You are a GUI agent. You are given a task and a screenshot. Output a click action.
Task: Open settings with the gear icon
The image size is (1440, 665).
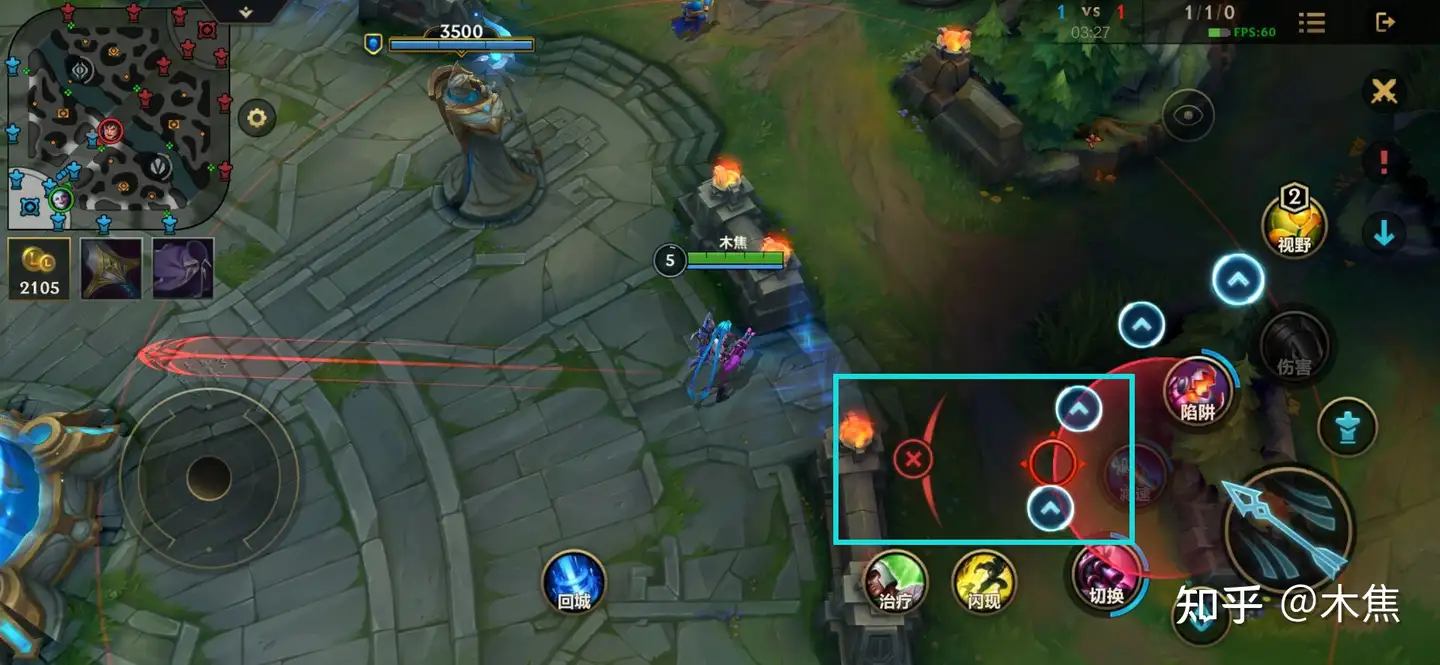(x=257, y=119)
